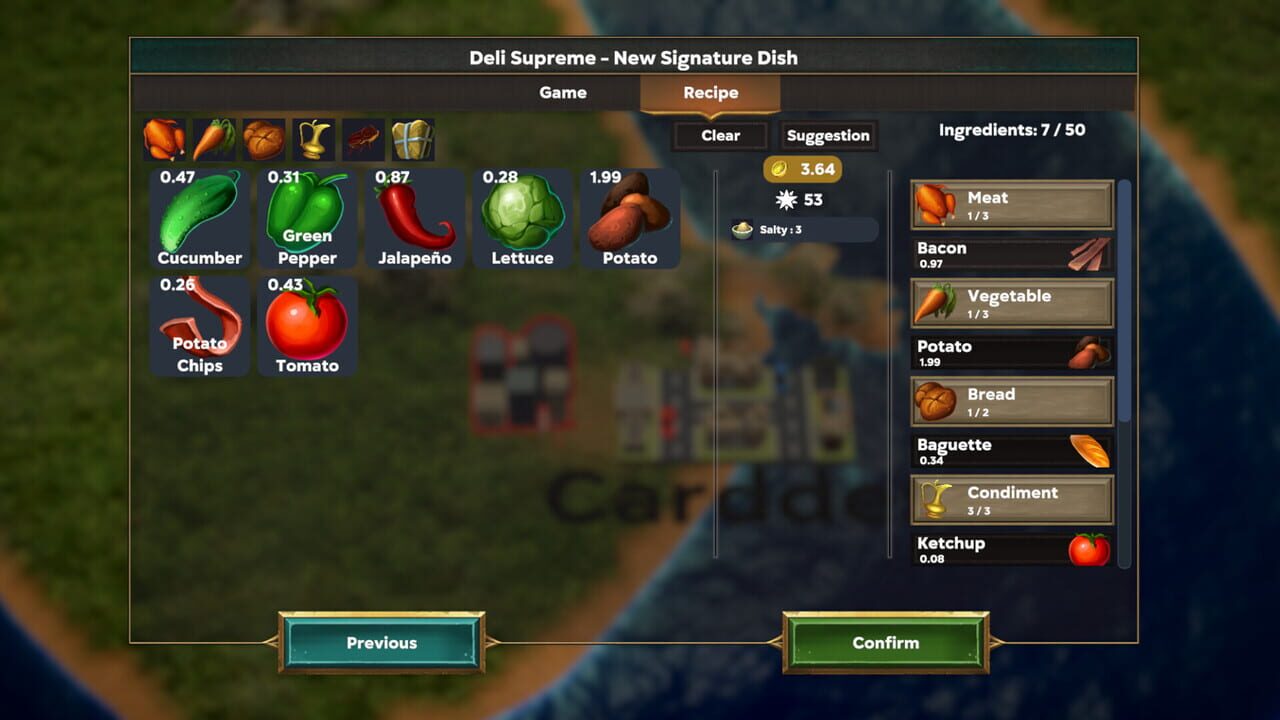Click the Cucumber ingredient tile
Screen dimensions: 1280x720
[198, 218]
